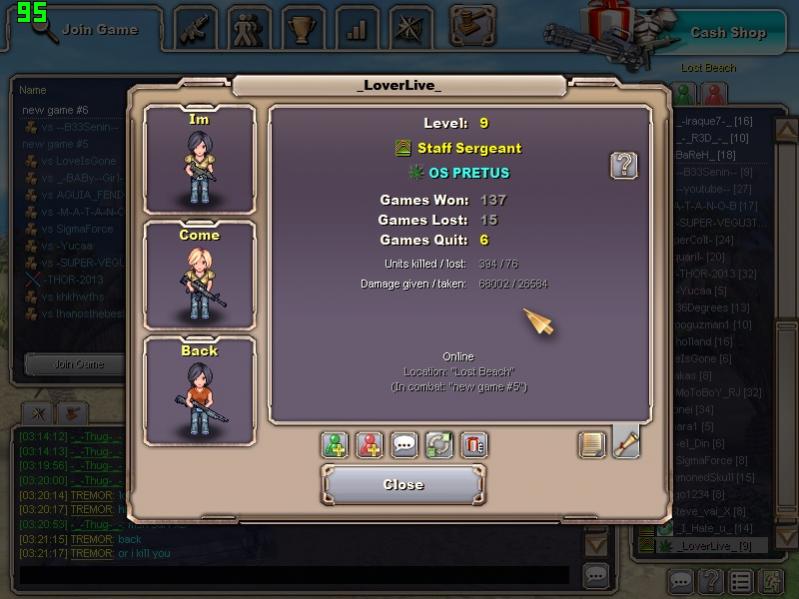Screen dimensions: 799x599
Task: Pick the "Back" soldier portrait
Action: click(x=200, y=390)
